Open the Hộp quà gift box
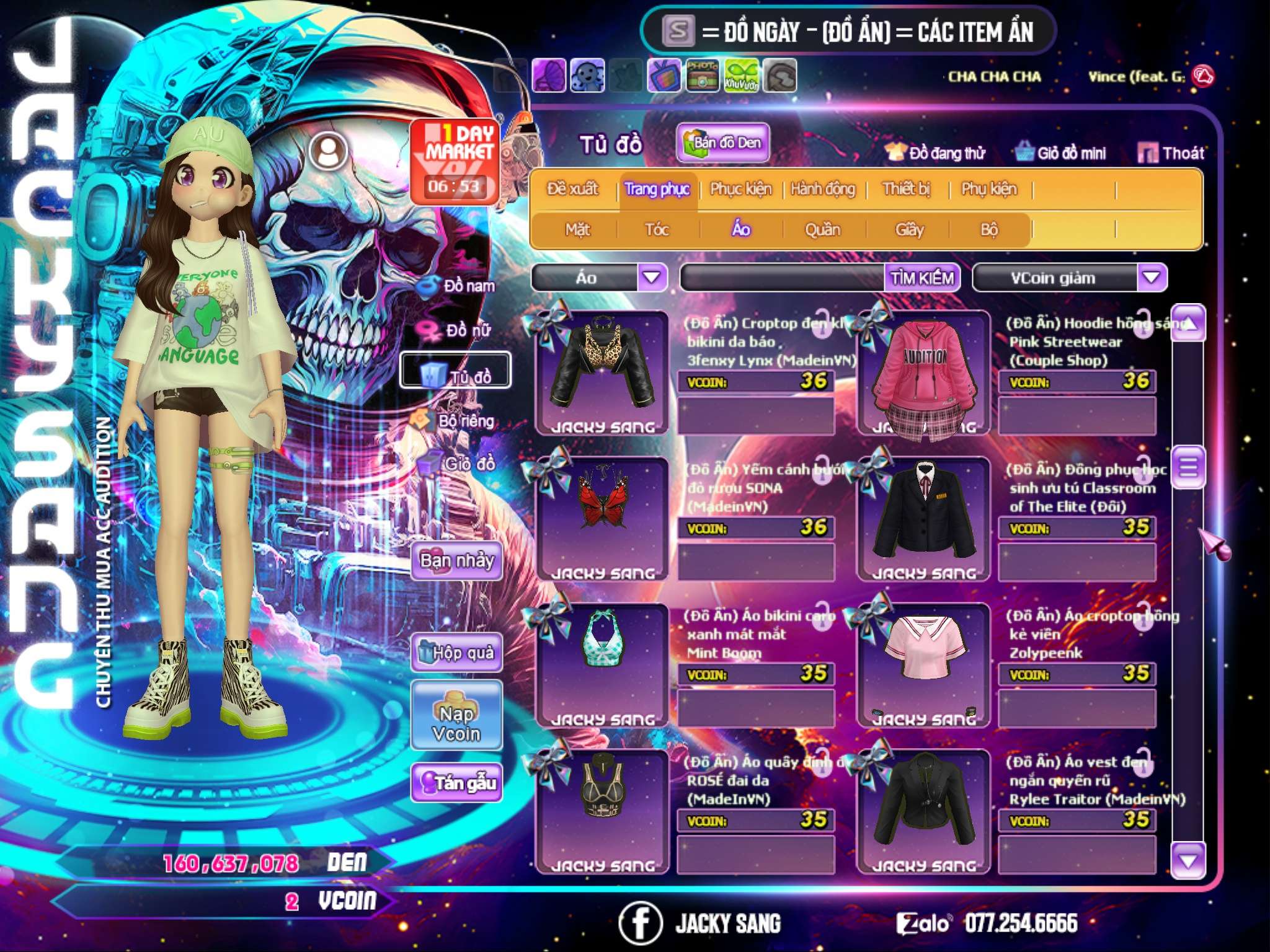Screen dimensions: 1270x952 pos(457,653)
